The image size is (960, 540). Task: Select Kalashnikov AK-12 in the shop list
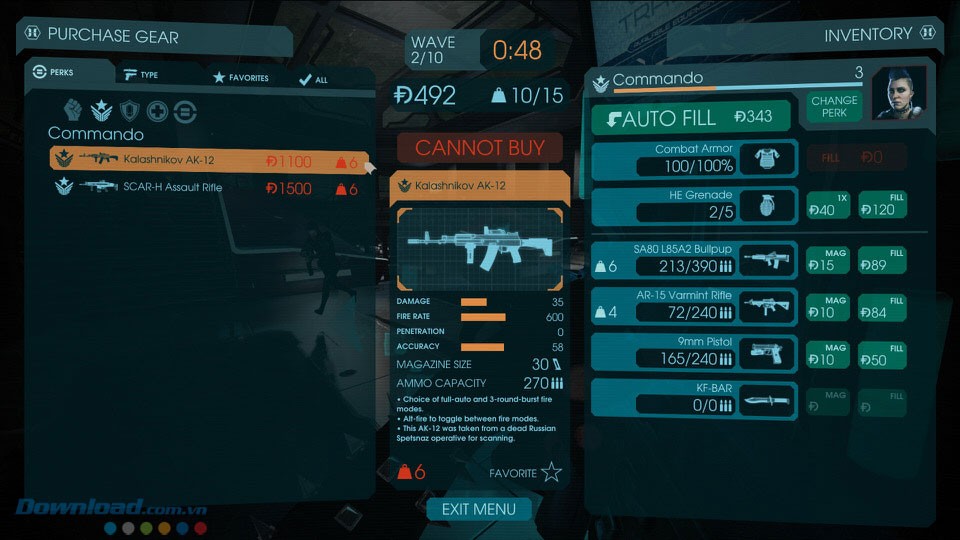[208, 160]
